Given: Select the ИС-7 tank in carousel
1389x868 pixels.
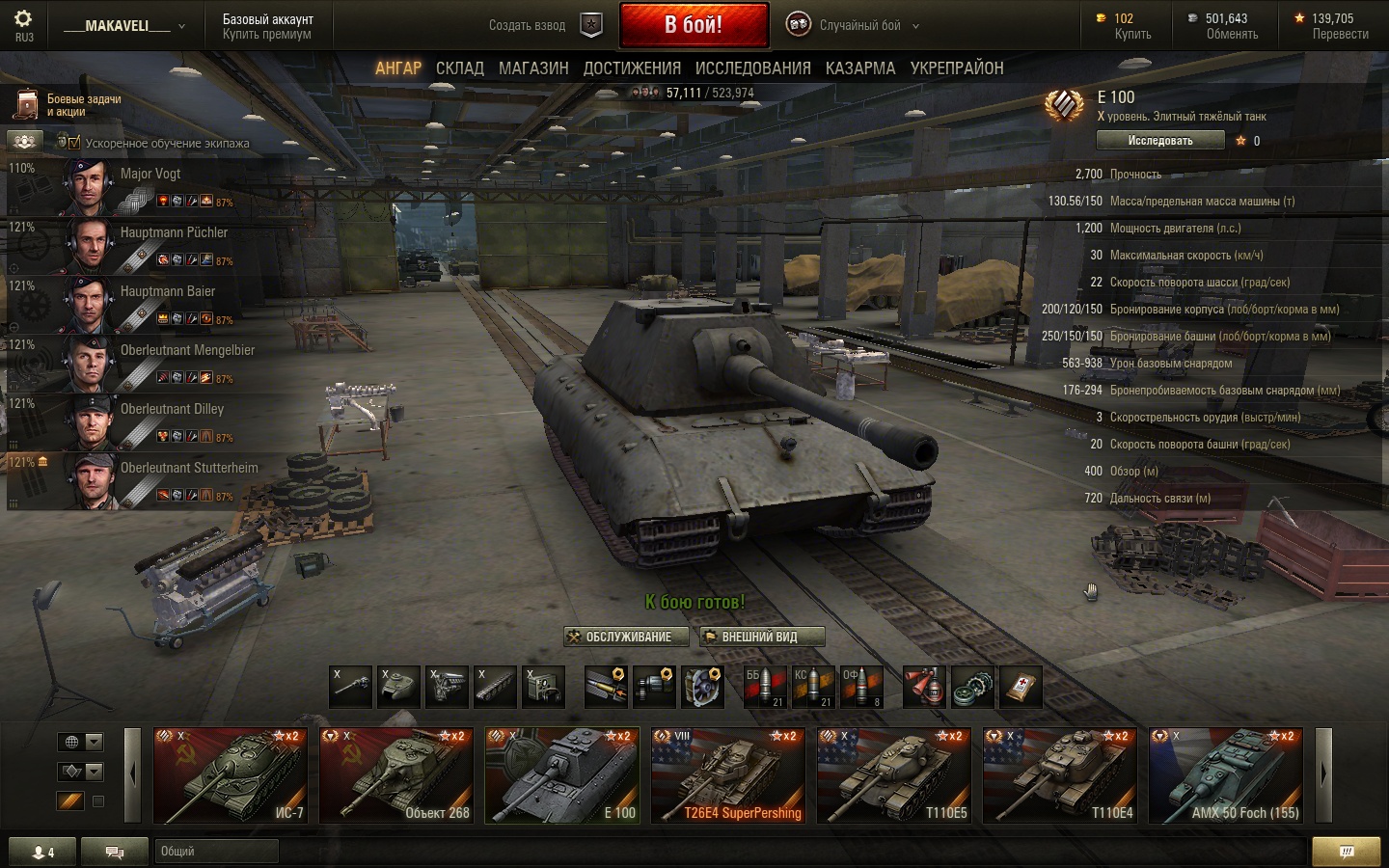Looking at the screenshot, I should [231, 775].
